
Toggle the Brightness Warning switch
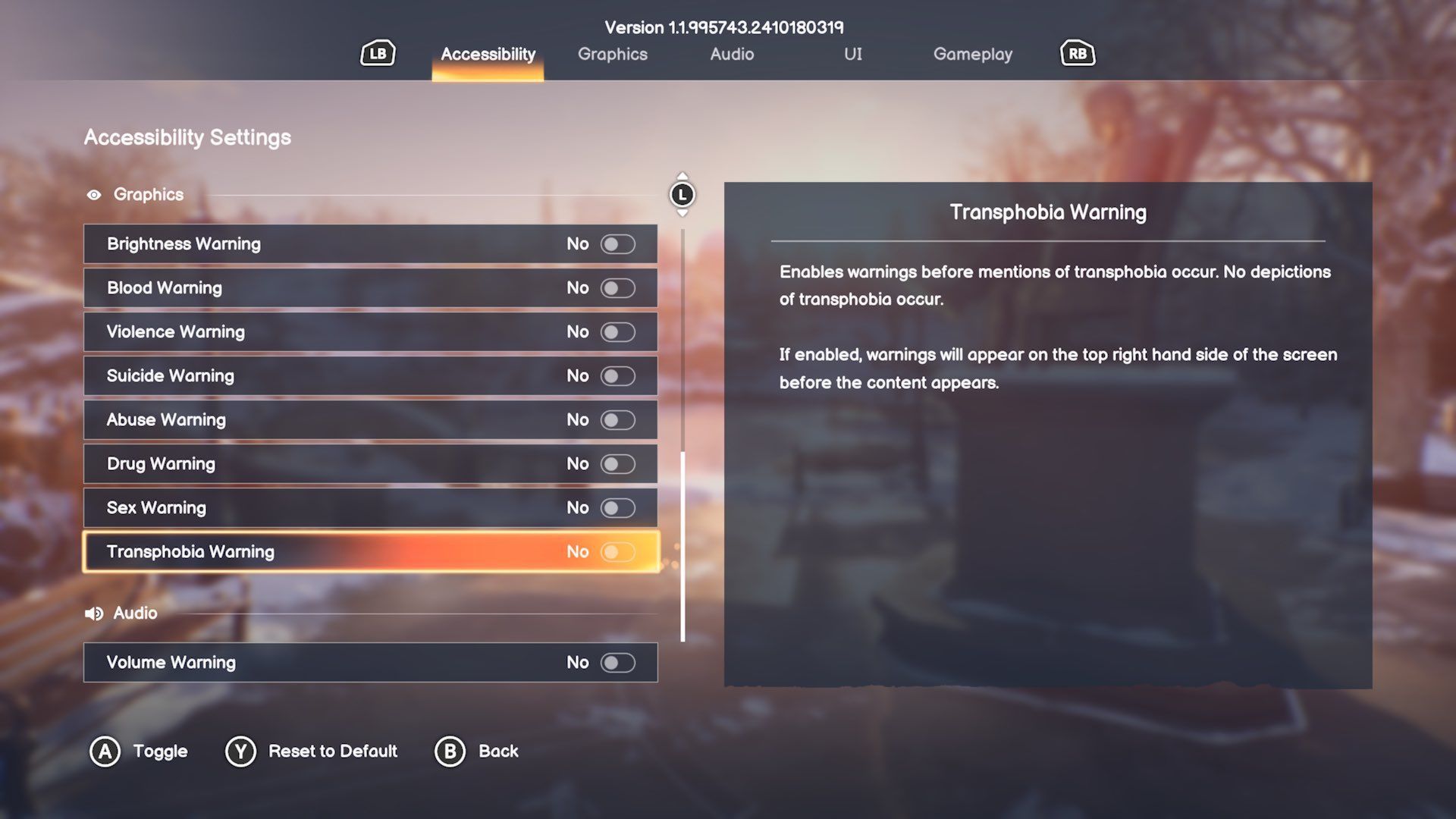(x=617, y=244)
